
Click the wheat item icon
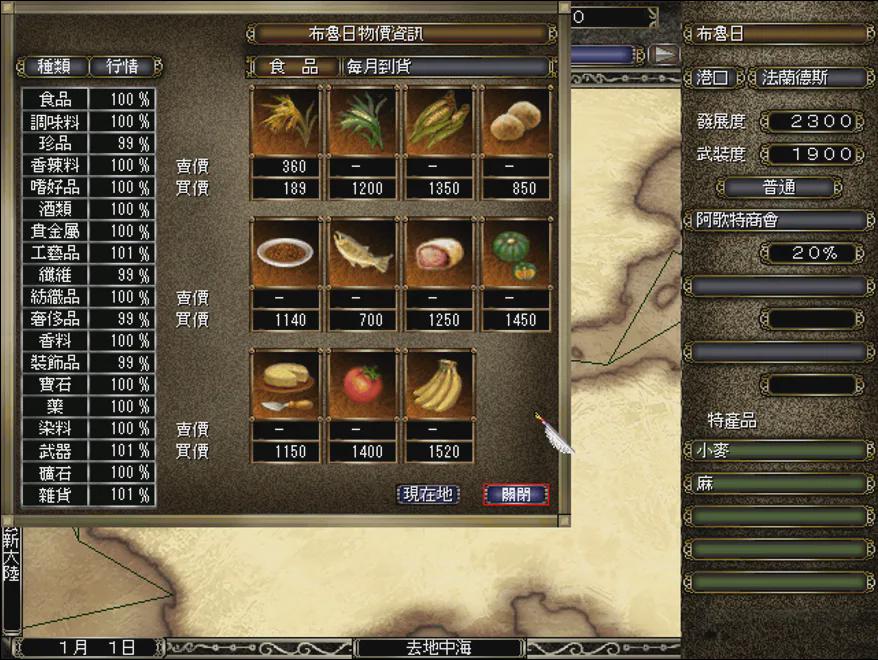click(286, 121)
